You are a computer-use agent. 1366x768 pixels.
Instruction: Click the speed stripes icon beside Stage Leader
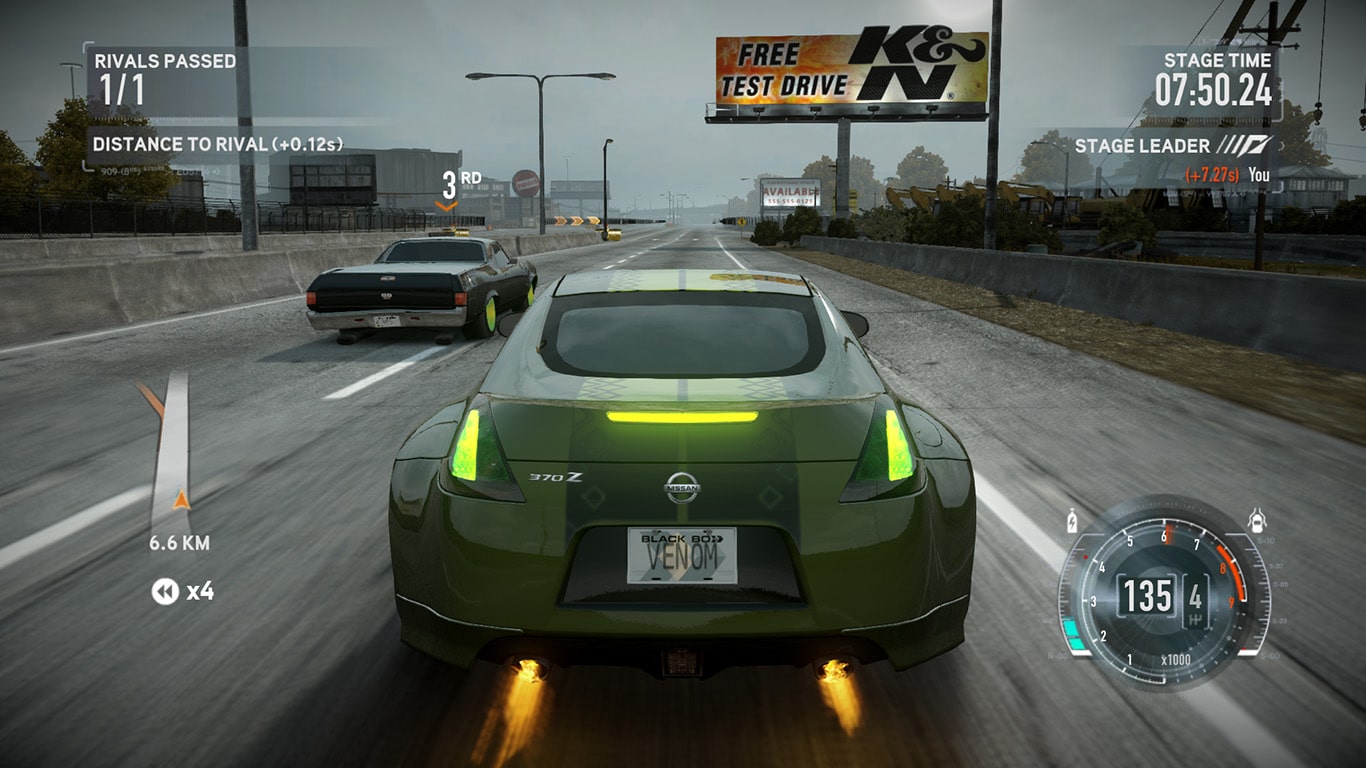click(x=1243, y=146)
